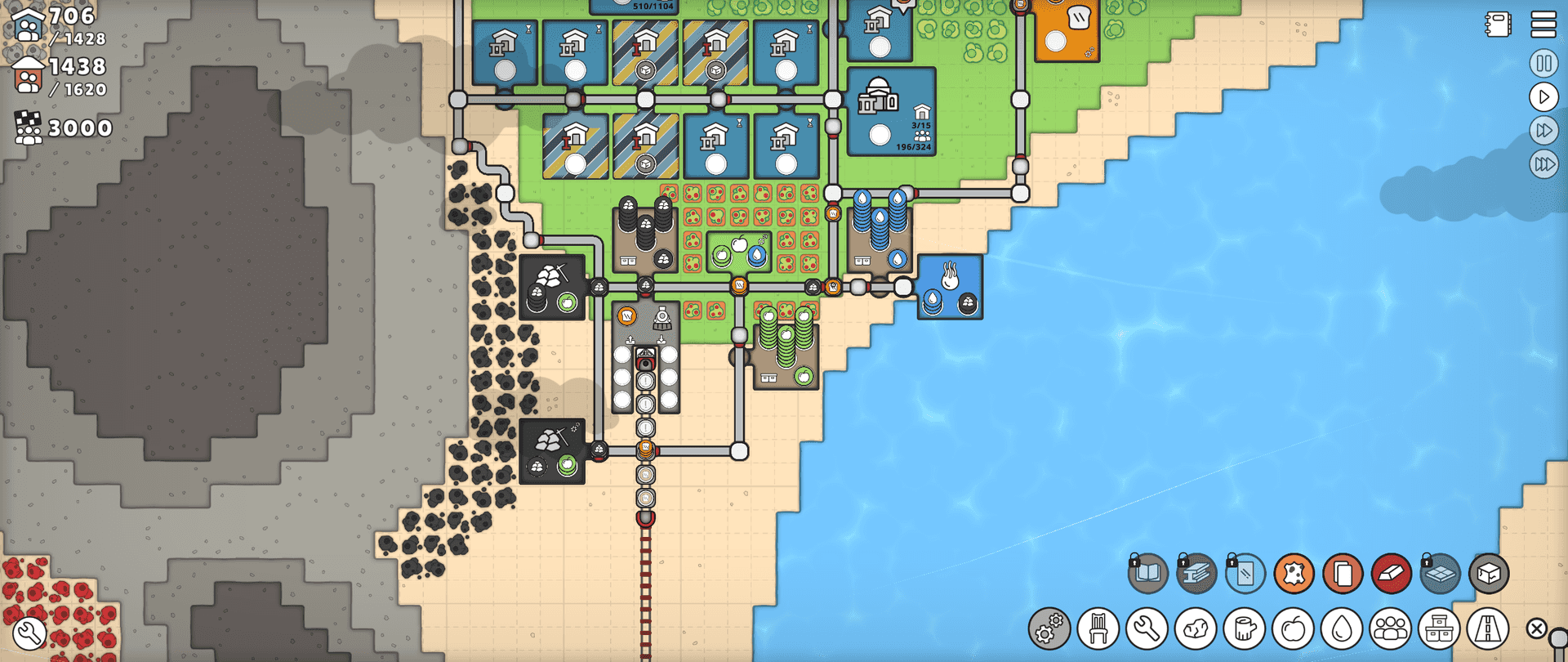Open the apple food category

(x=1293, y=629)
